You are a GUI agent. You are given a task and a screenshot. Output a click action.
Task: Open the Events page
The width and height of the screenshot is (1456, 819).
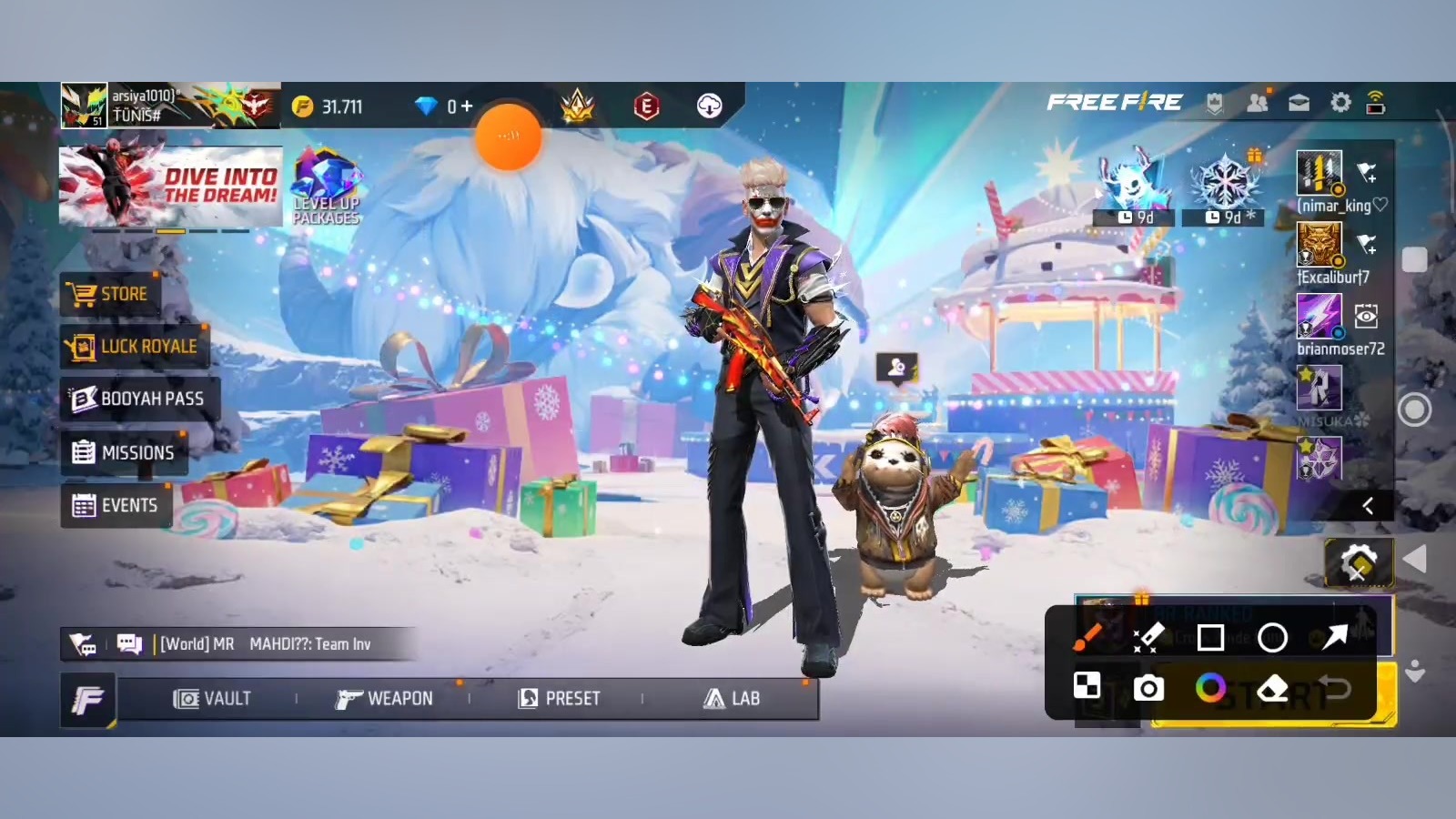point(115,505)
